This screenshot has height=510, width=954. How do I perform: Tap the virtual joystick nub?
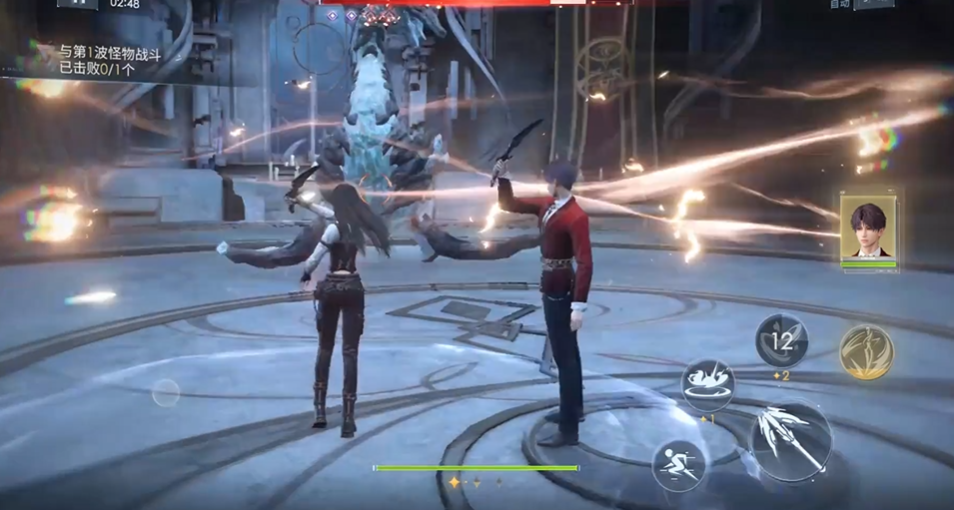(x=166, y=393)
